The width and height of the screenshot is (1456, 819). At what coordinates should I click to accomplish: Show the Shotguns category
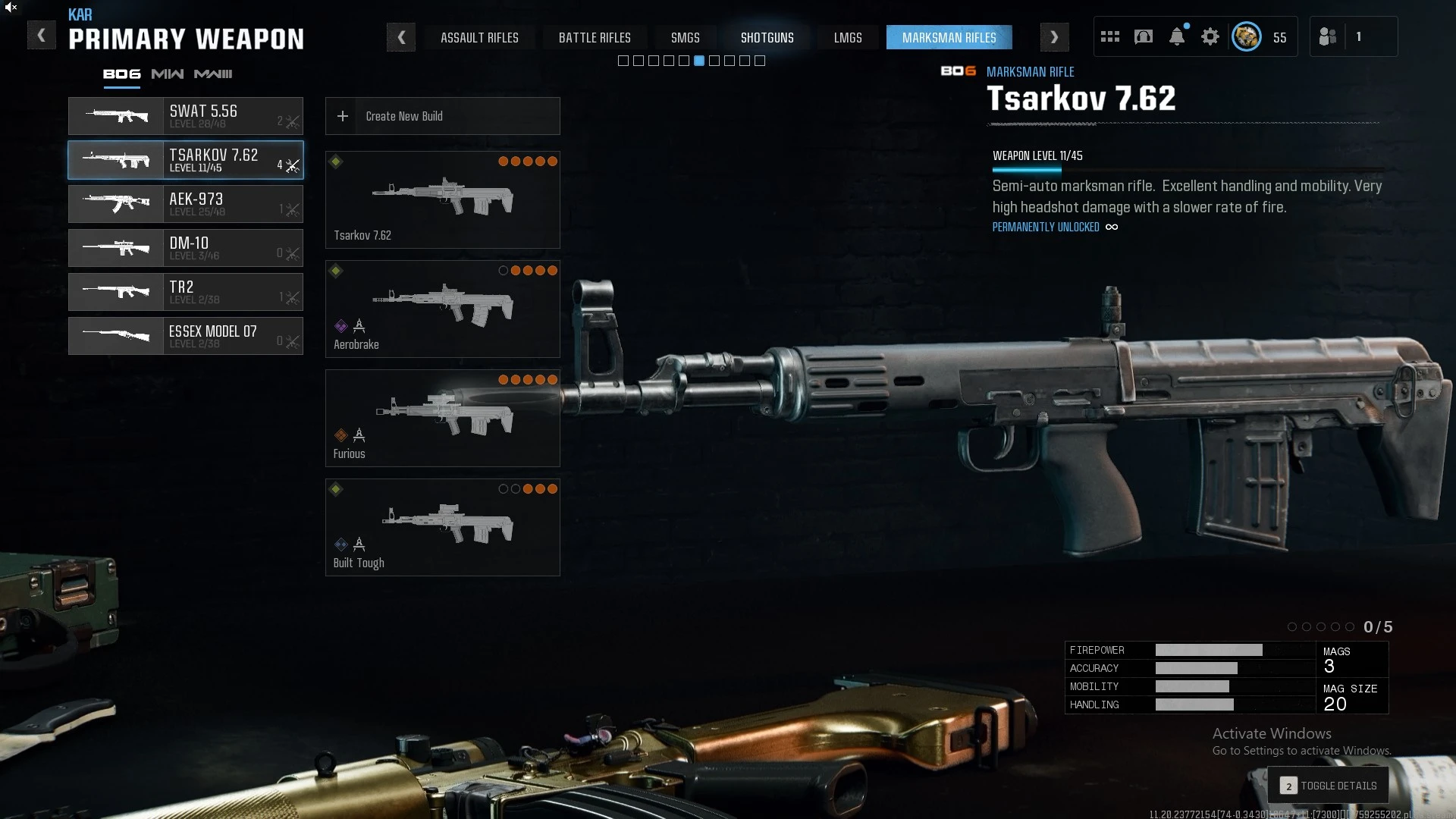[767, 37]
